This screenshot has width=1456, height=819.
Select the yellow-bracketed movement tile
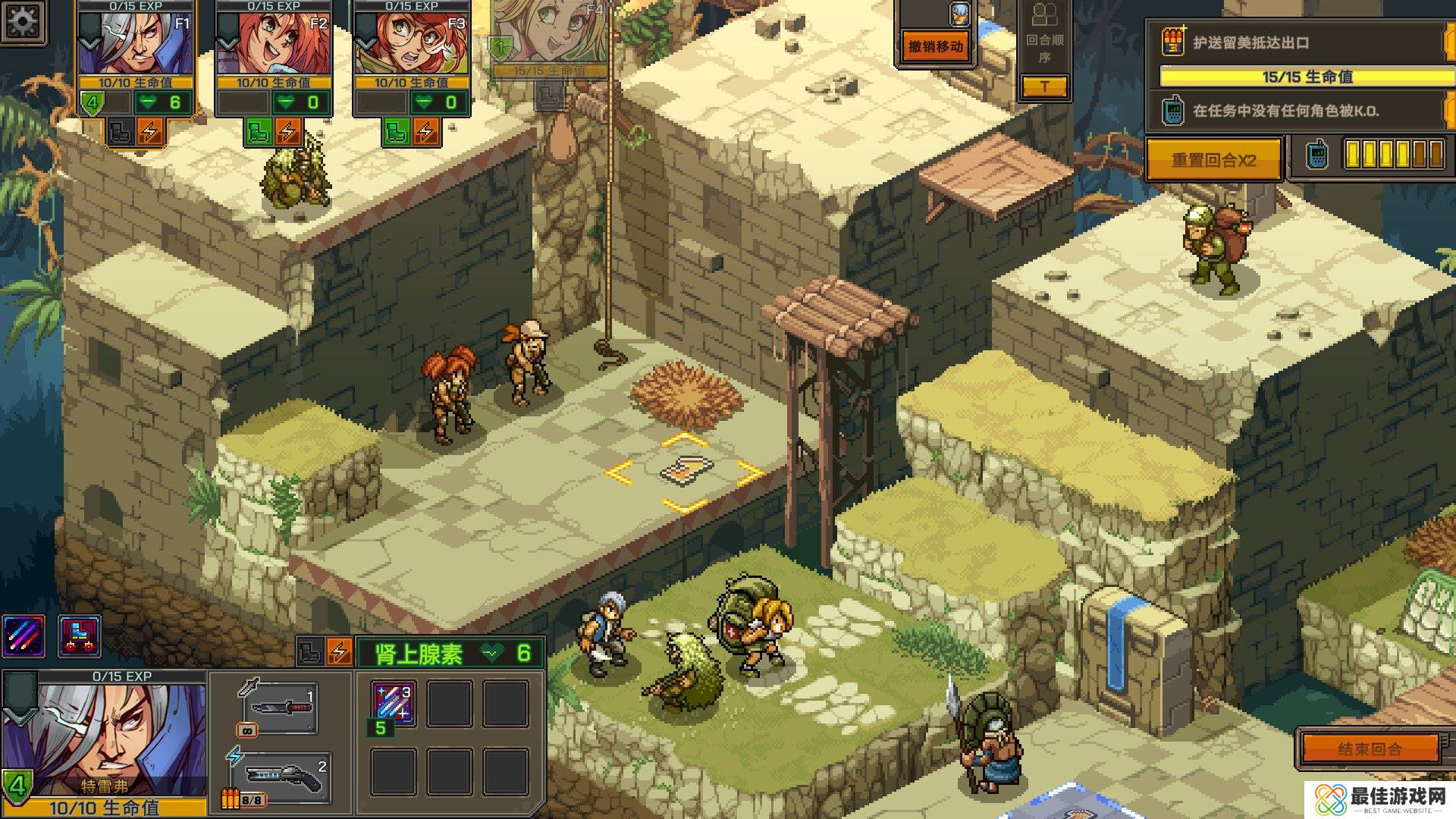coord(685,472)
